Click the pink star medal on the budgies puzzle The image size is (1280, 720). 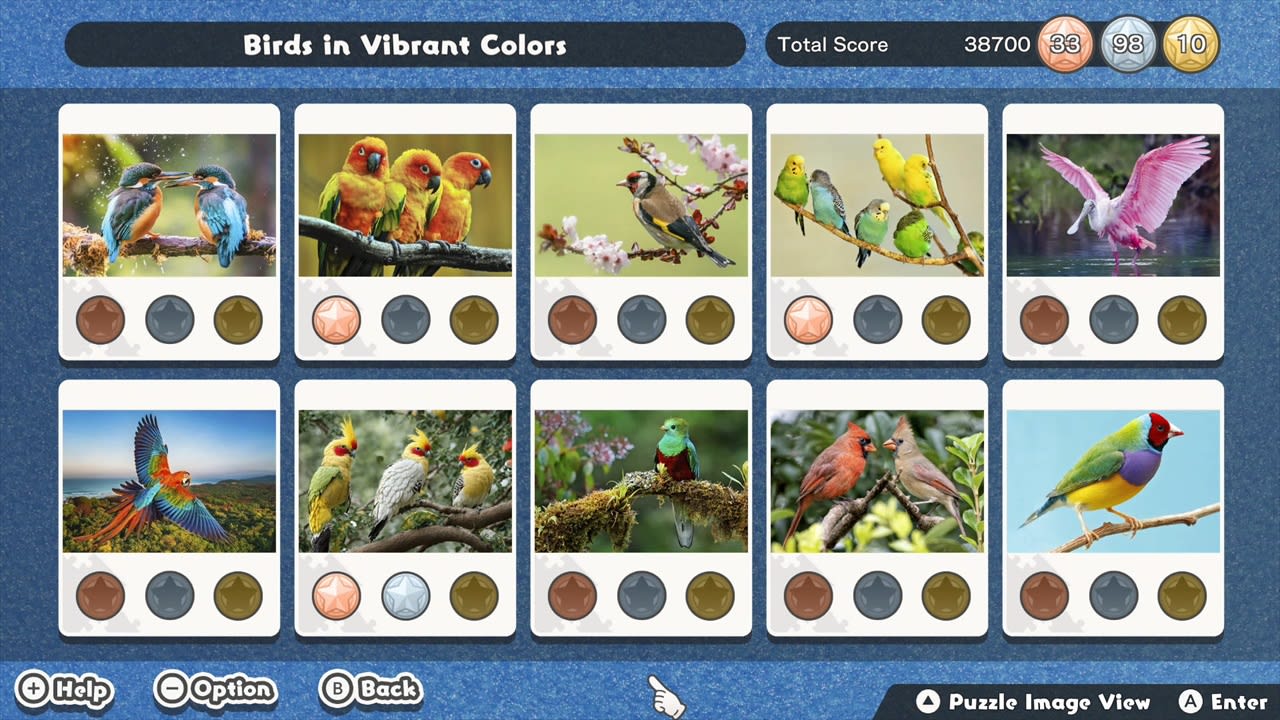(809, 320)
